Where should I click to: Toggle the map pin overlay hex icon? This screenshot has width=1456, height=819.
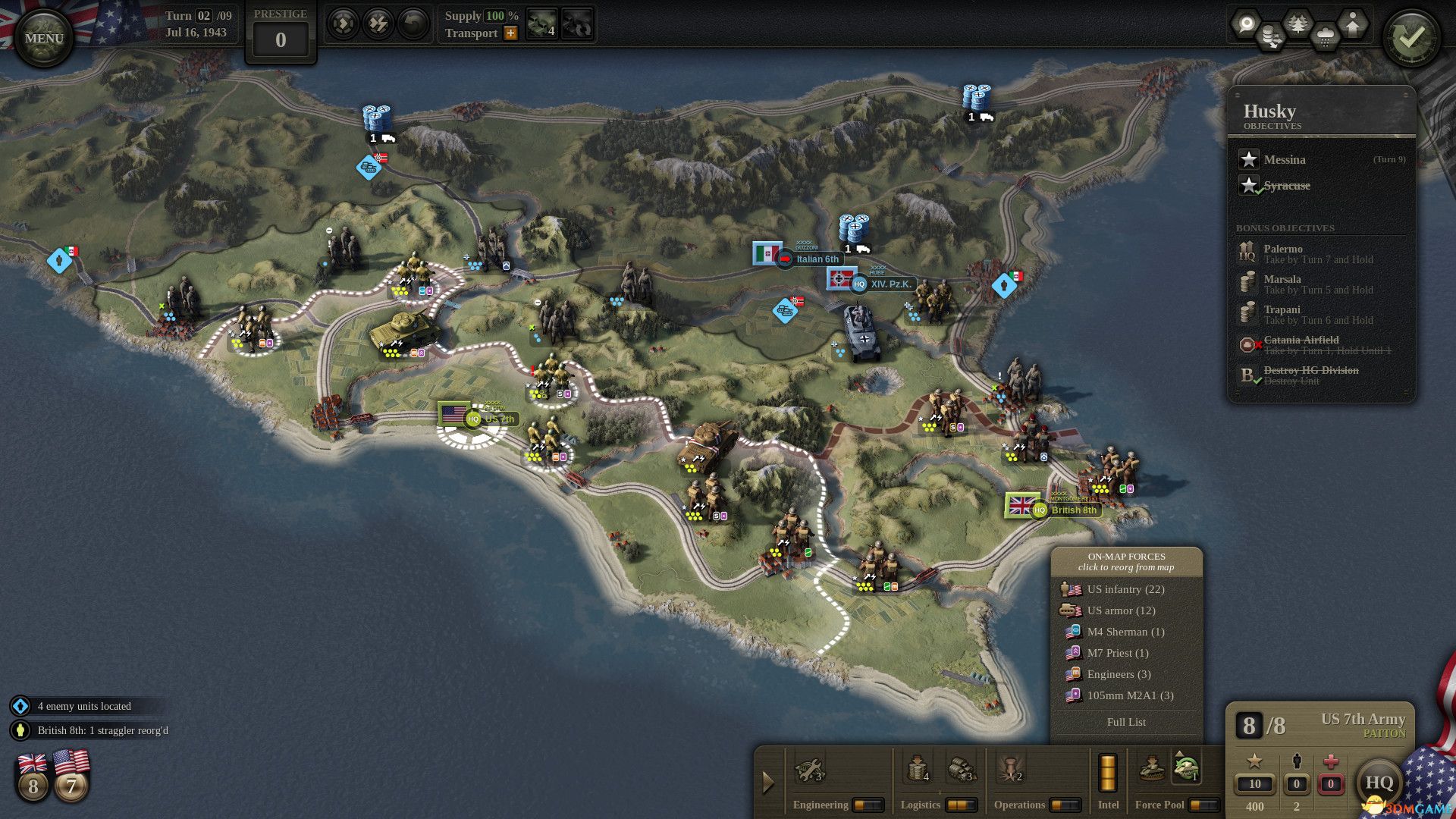coord(1247,24)
